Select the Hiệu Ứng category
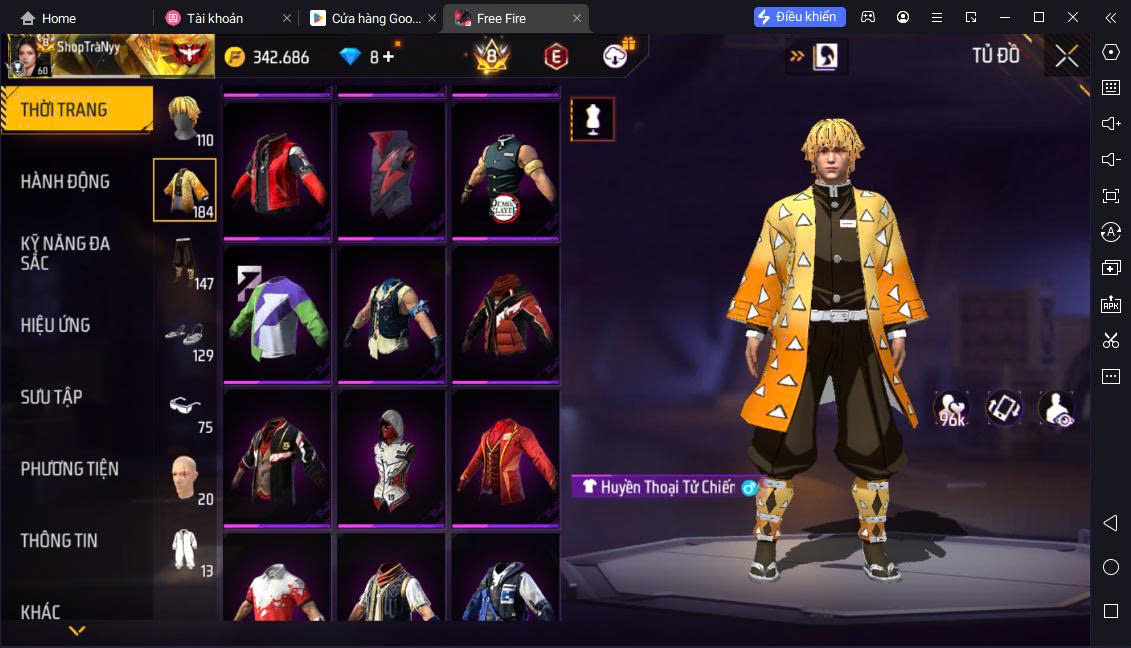The image size is (1131, 648). [x=56, y=325]
